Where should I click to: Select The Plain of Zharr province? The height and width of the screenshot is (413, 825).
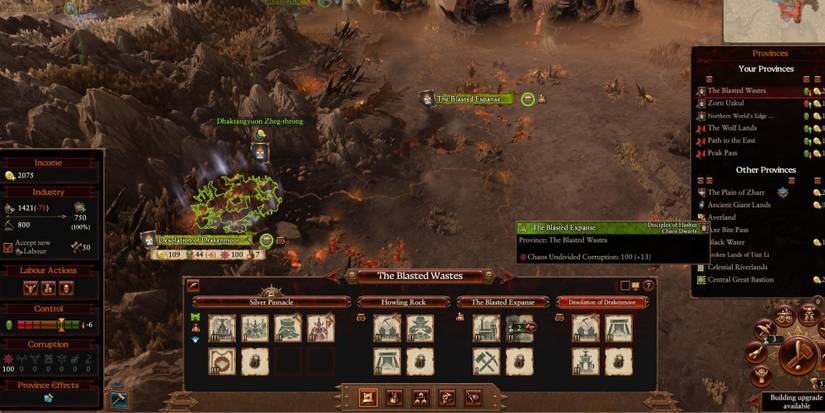[735, 192]
